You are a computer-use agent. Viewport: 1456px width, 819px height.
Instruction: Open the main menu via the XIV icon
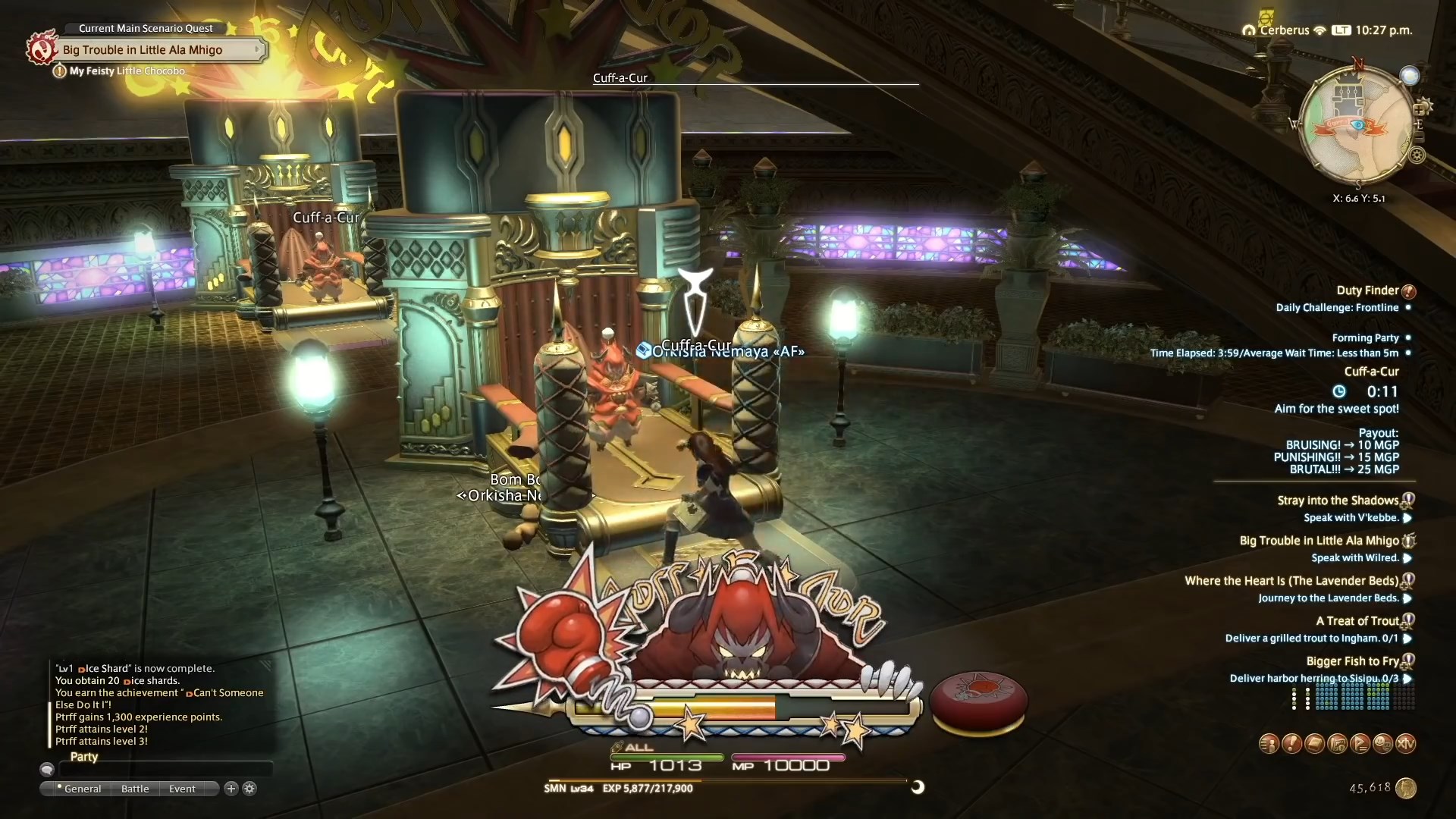(x=1406, y=744)
